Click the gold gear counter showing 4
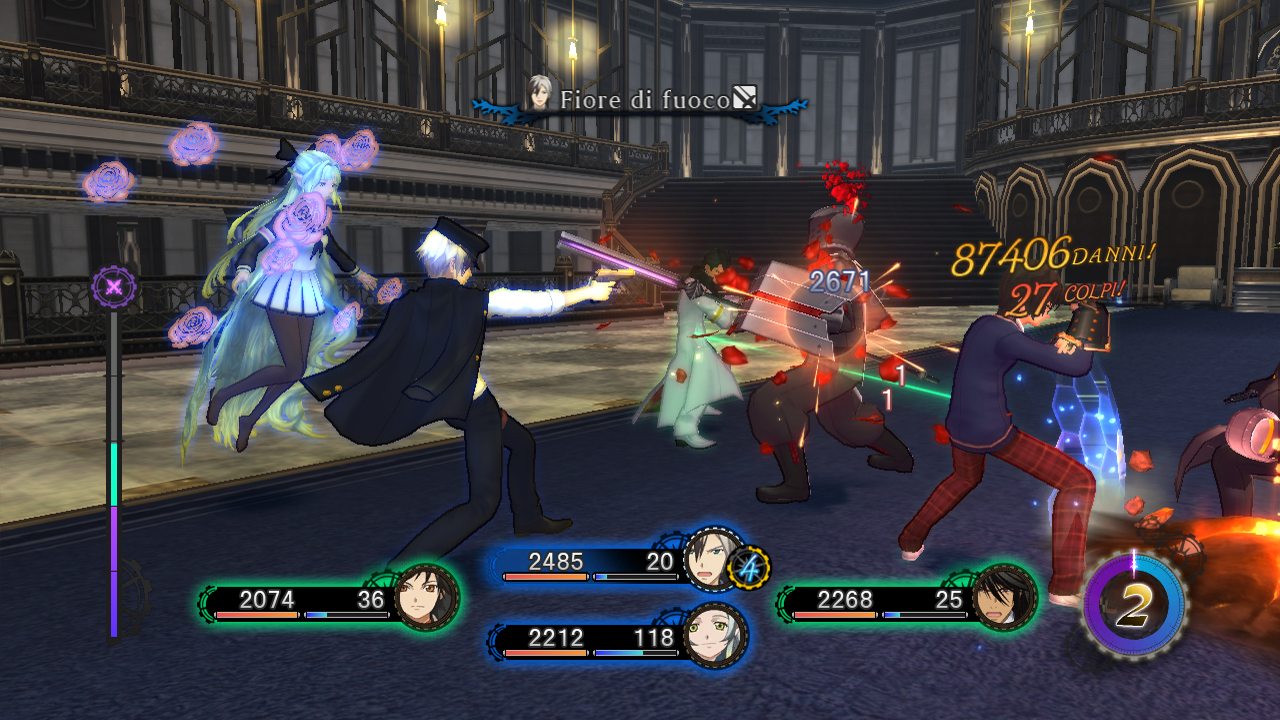The image size is (1280, 720). [749, 568]
